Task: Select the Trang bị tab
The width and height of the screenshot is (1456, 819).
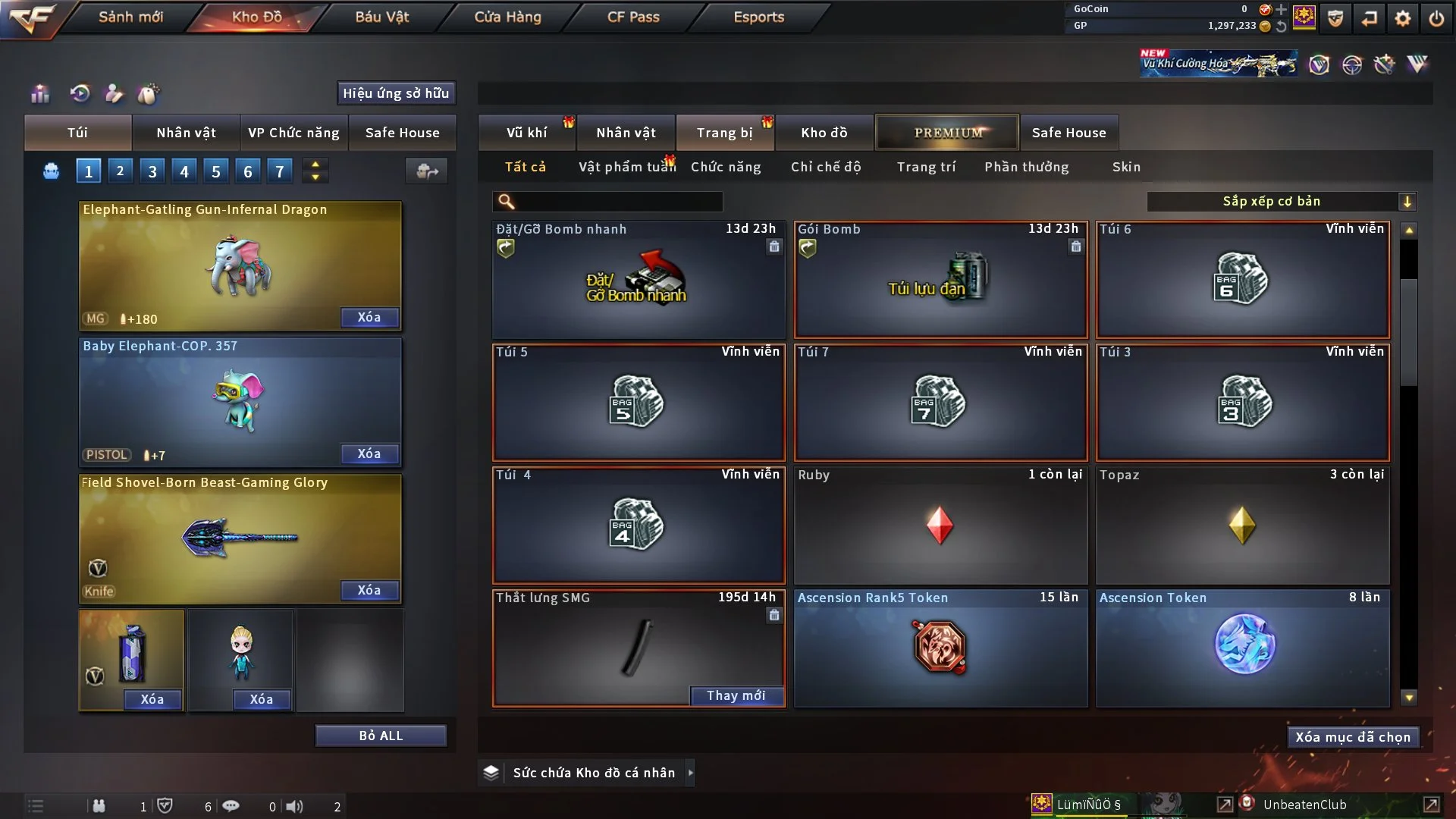Action: 724,133
